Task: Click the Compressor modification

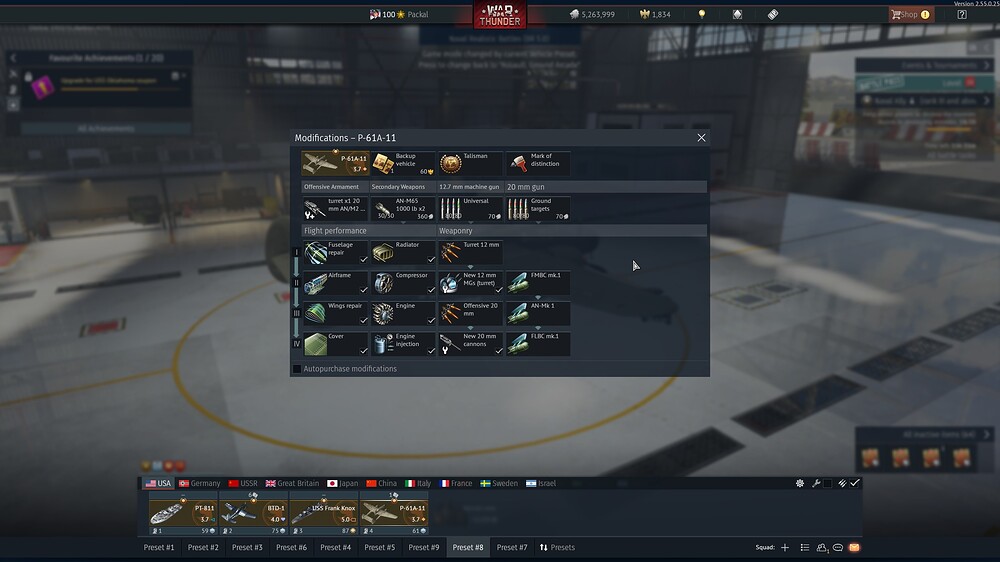Action: tap(403, 283)
